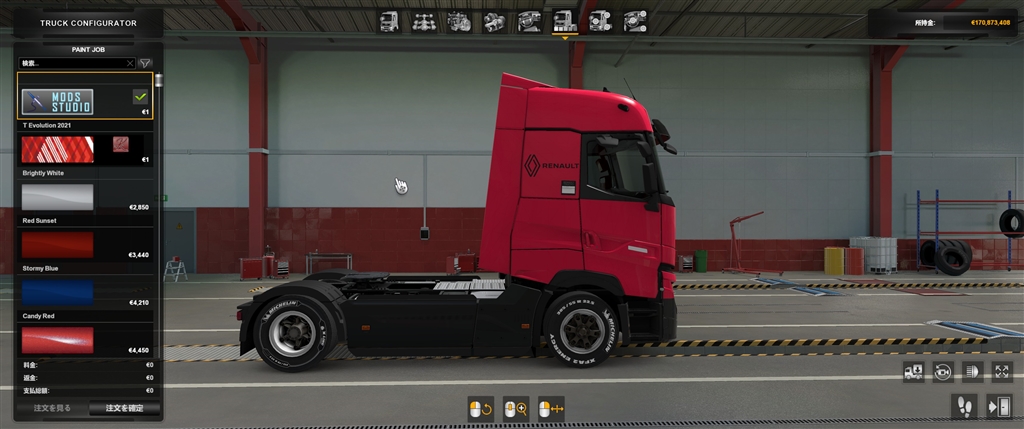Exit the configurator via the door icon
Screen dimensions: 1024x429
(x=999, y=405)
